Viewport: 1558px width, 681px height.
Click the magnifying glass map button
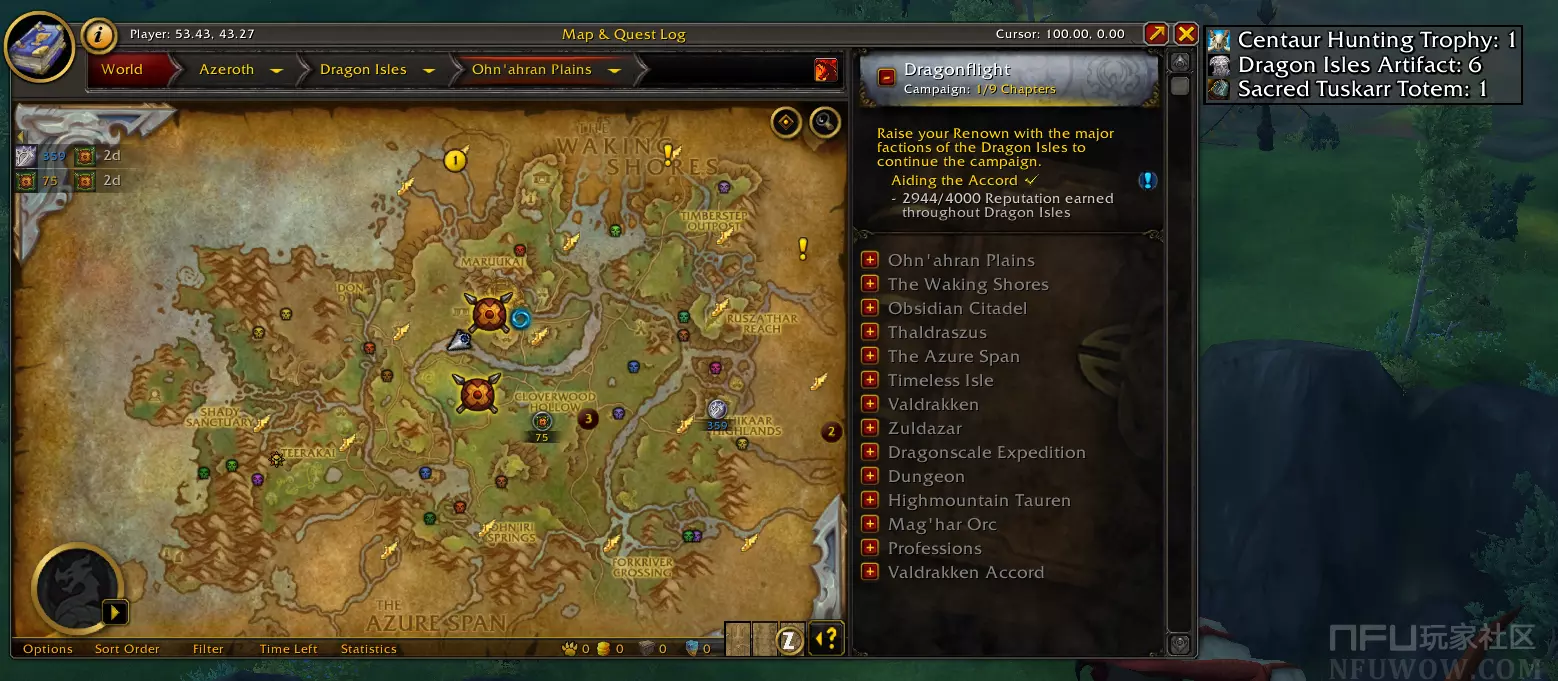[x=824, y=123]
